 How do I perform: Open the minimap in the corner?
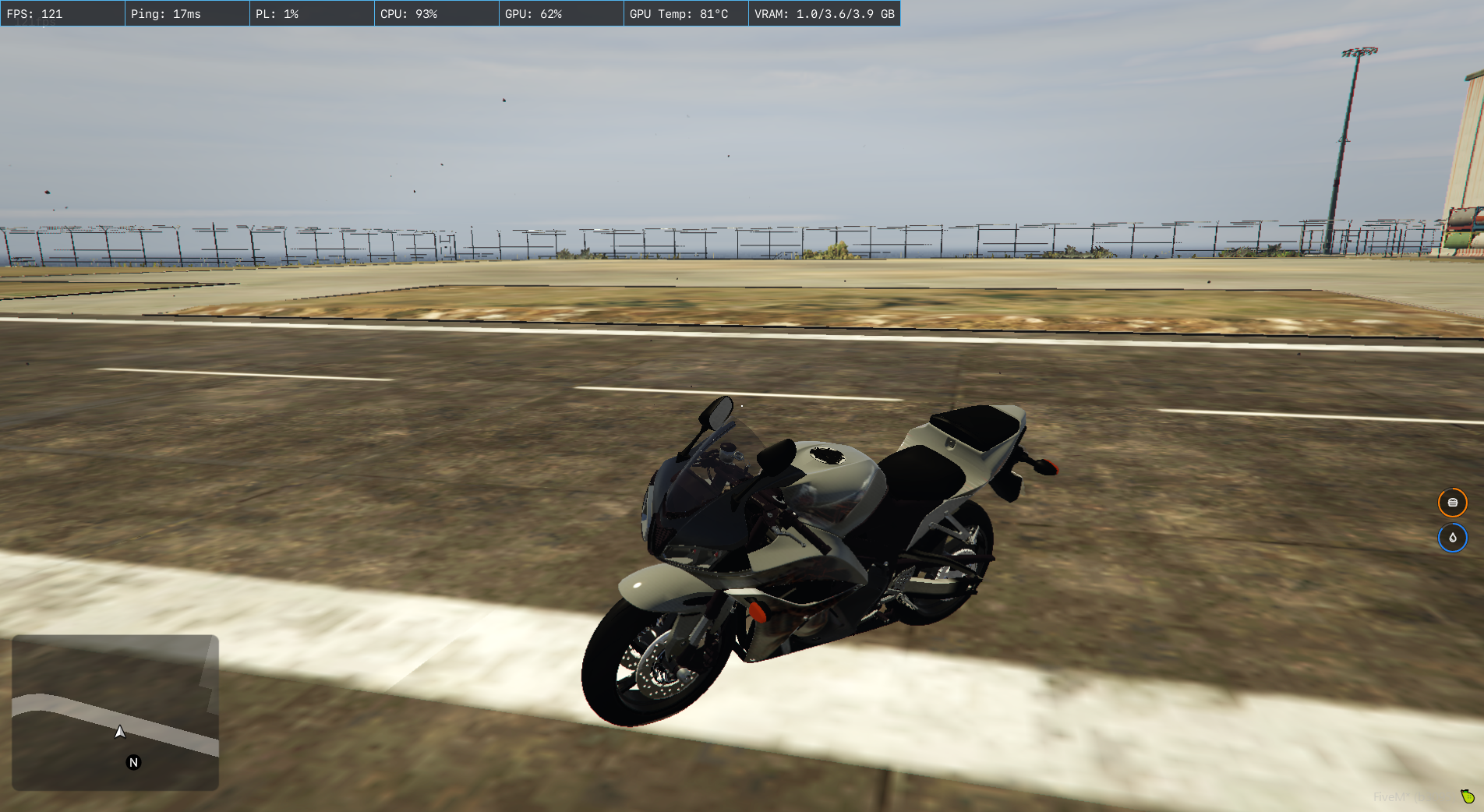pyautogui.click(x=115, y=712)
